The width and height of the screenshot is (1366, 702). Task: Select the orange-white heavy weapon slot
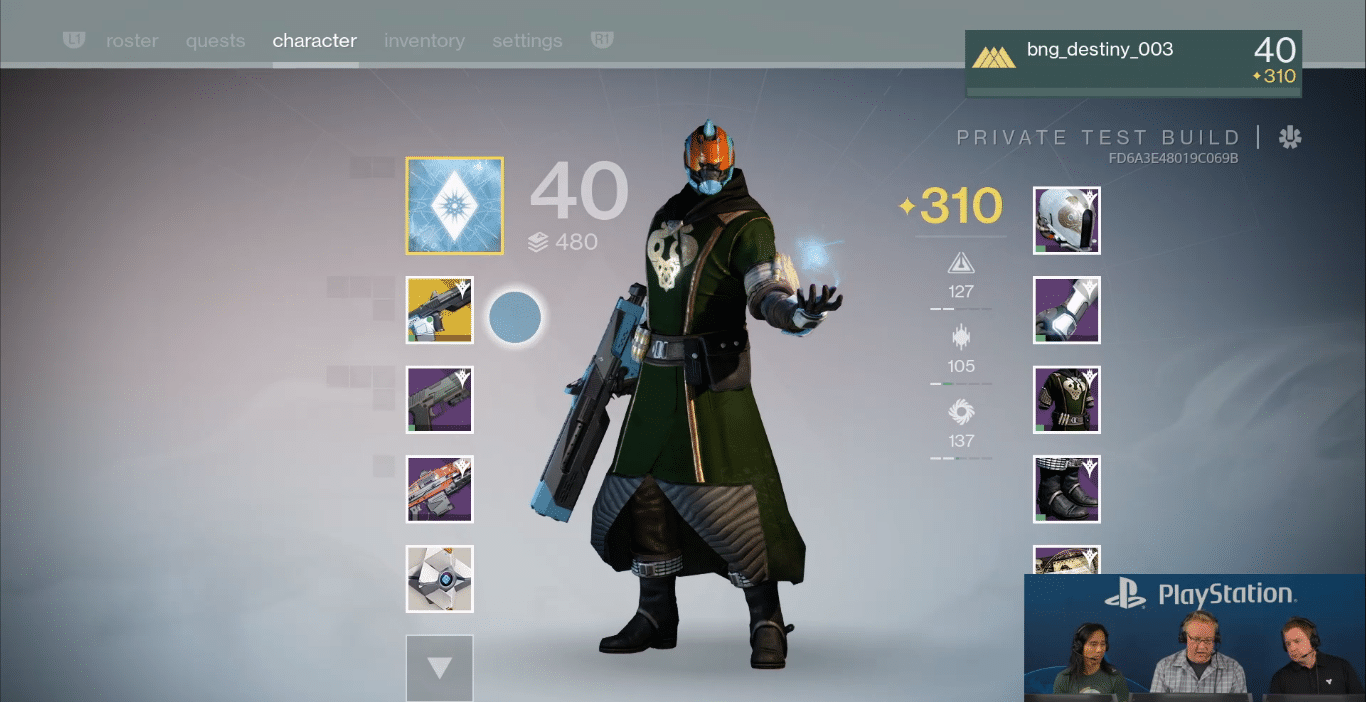(x=440, y=489)
